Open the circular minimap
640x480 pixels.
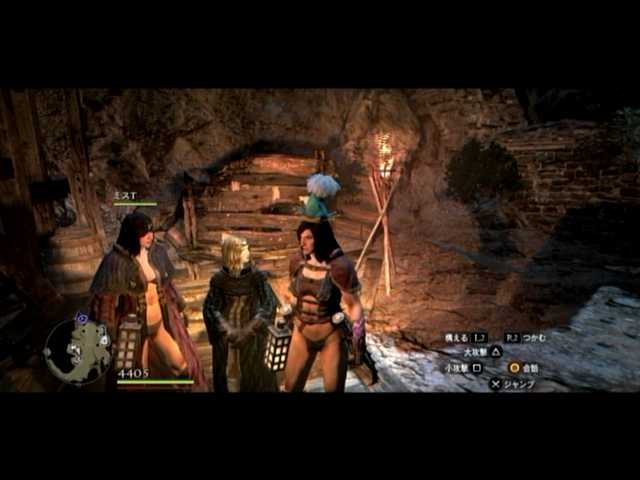[x=78, y=350]
